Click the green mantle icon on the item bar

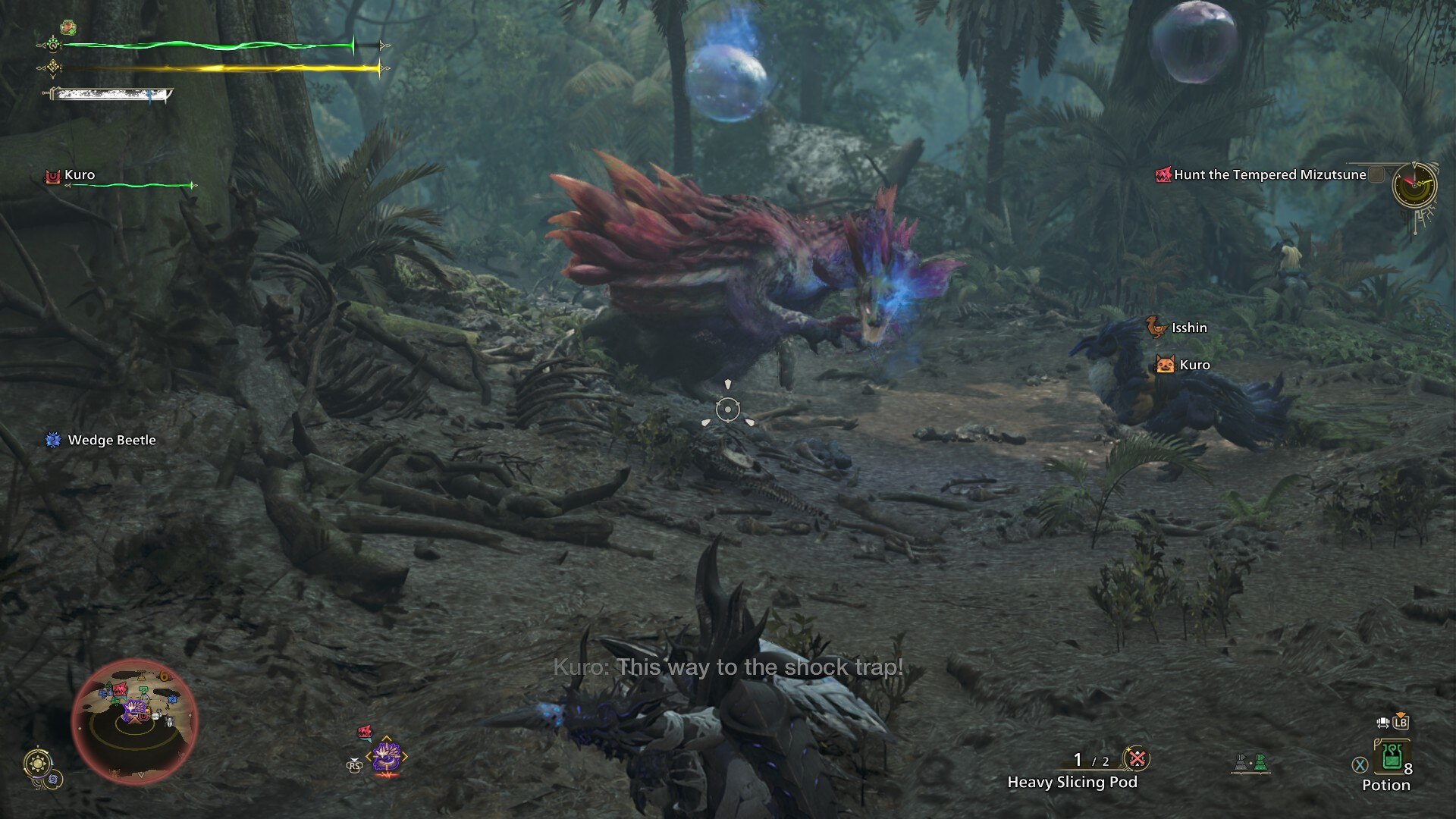pos(1261,763)
